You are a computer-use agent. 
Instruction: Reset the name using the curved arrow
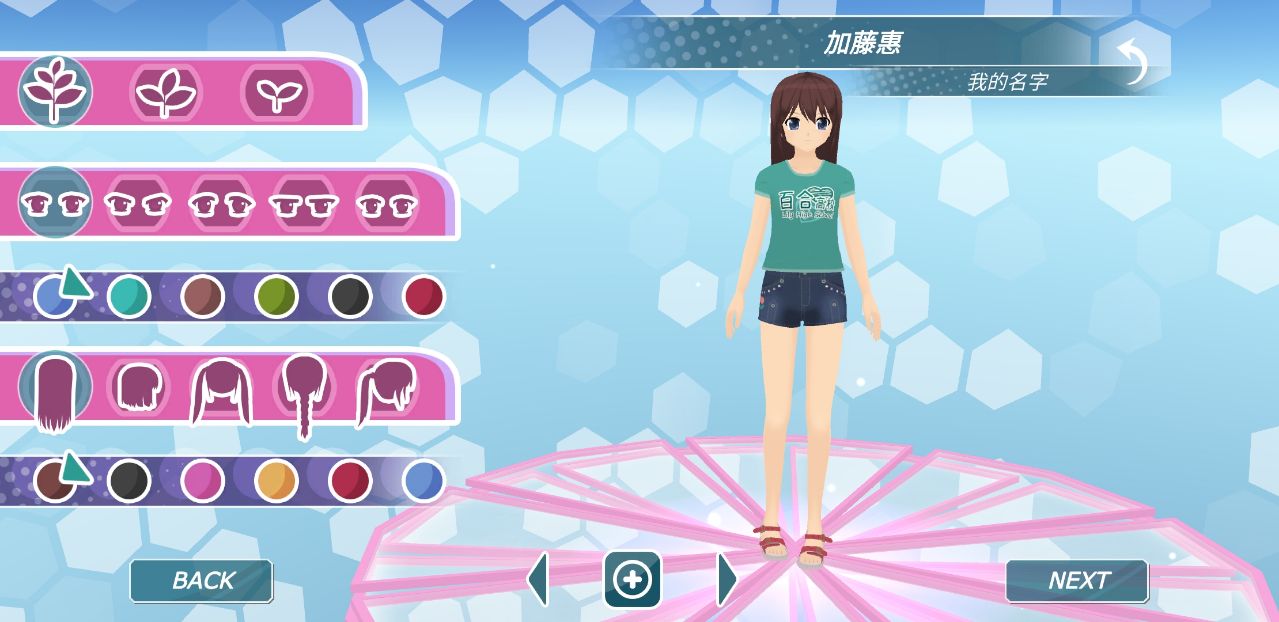point(1133,61)
